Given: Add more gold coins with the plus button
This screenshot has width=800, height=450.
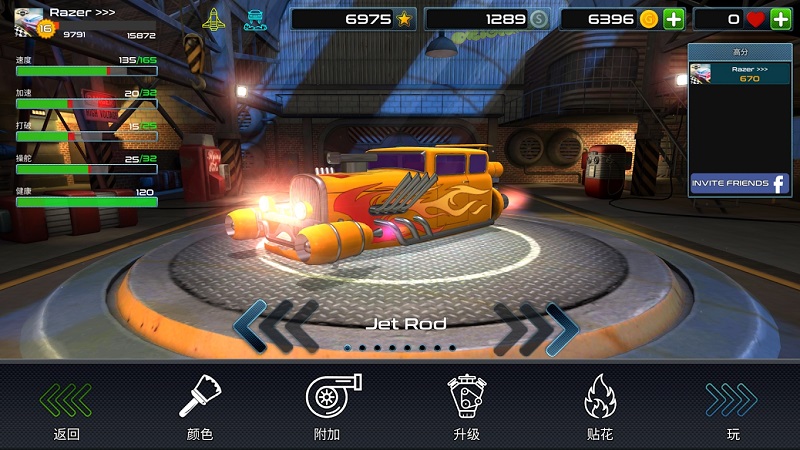Looking at the screenshot, I should pyautogui.click(x=673, y=19).
